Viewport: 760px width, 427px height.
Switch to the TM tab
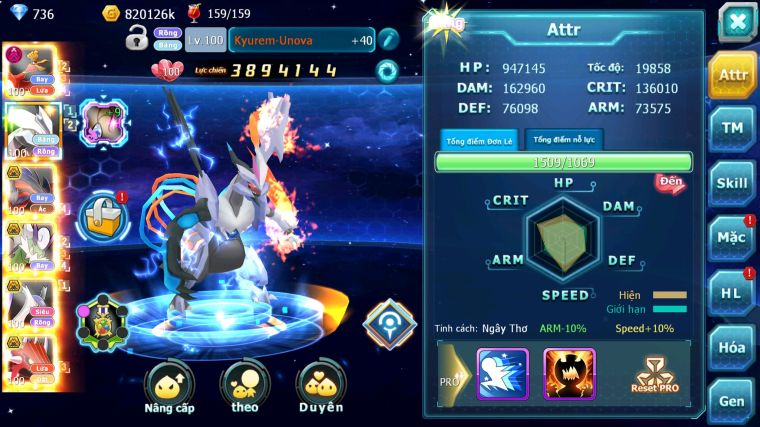pyautogui.click(x=732, y=128)
